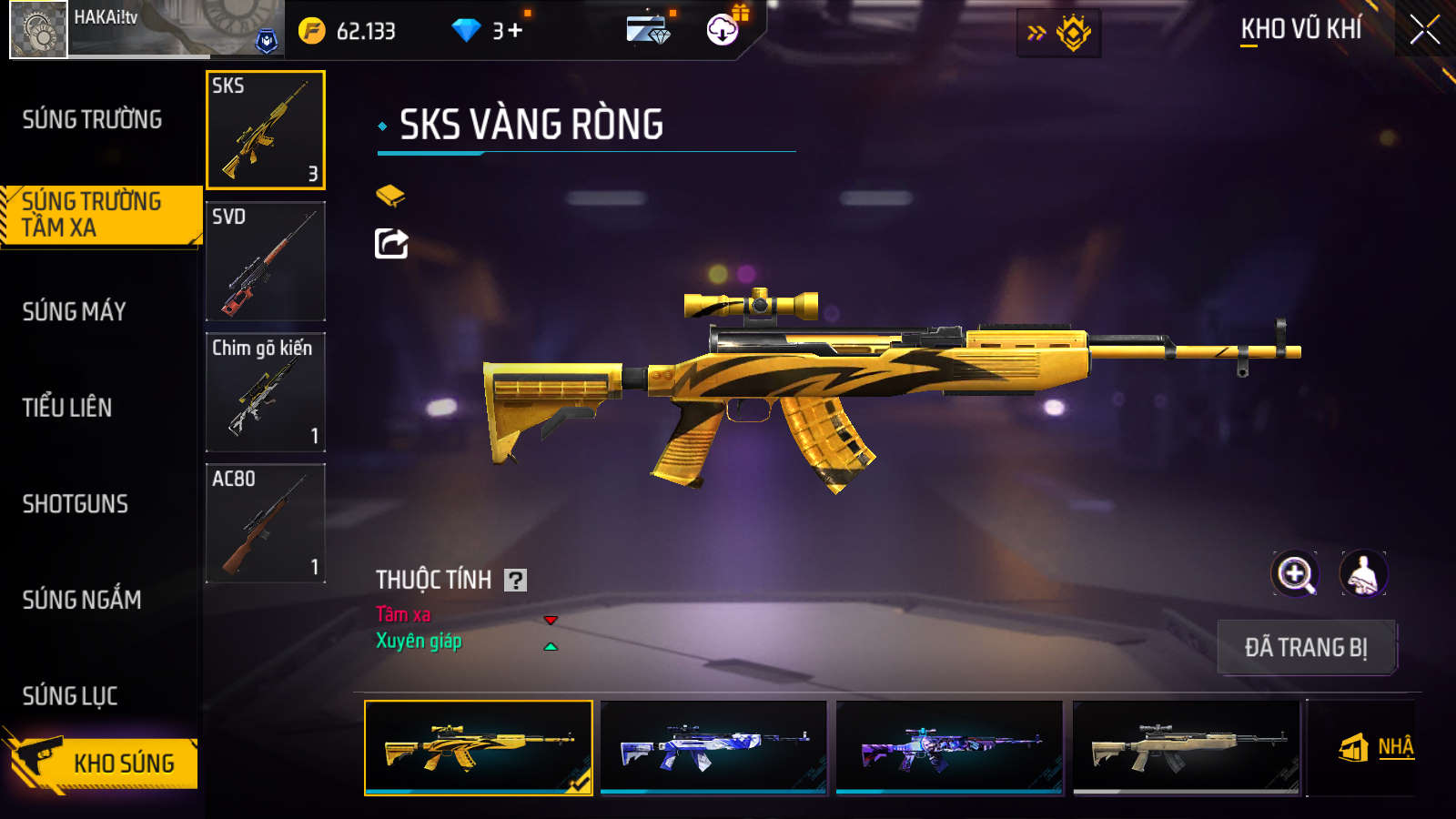This screenshot has height=819, width=1456.
Task: Open the SÚNG LỤC category
Action: coord(70,696)
